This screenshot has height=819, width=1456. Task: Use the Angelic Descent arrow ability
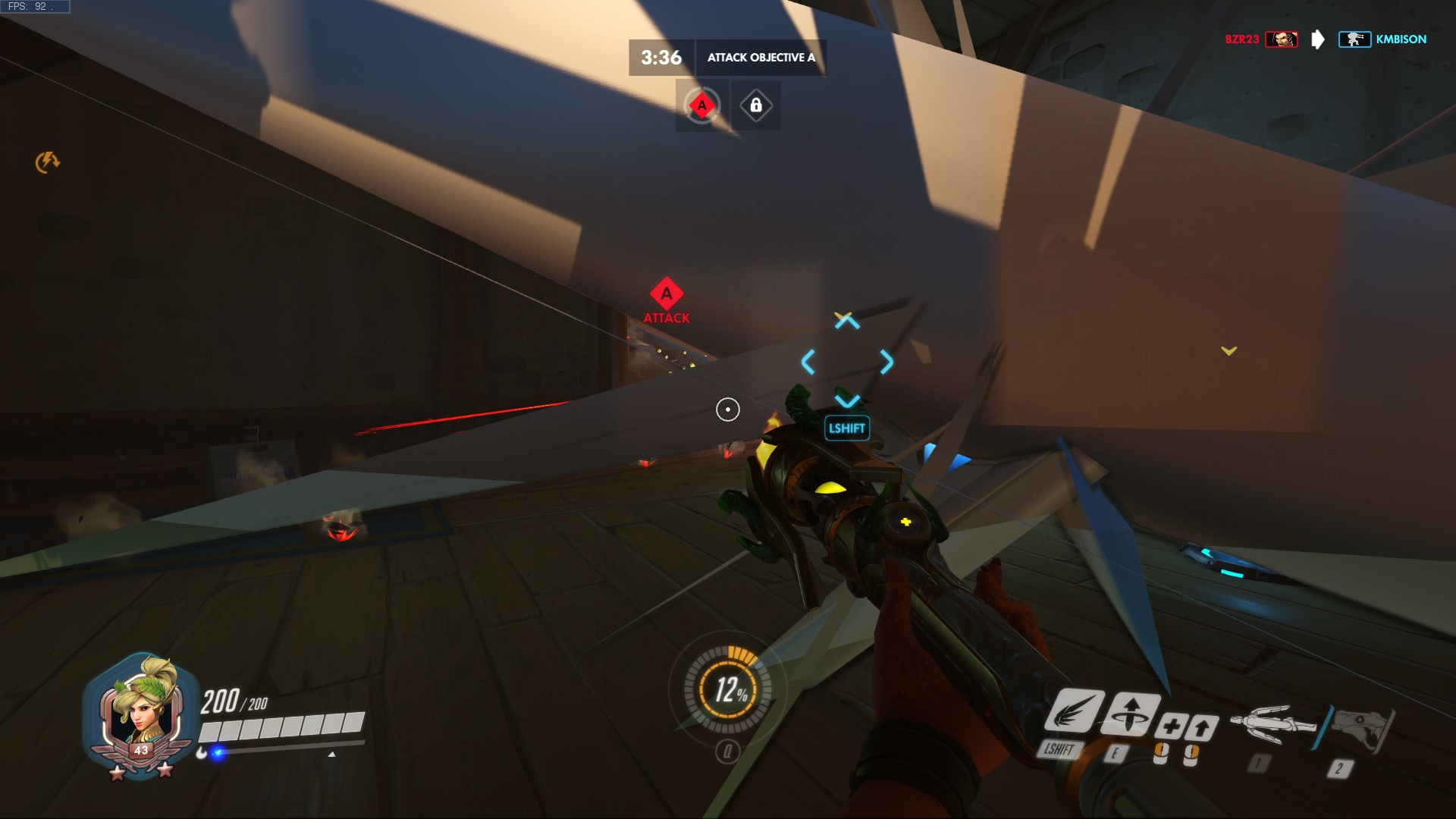point(1131,714)
